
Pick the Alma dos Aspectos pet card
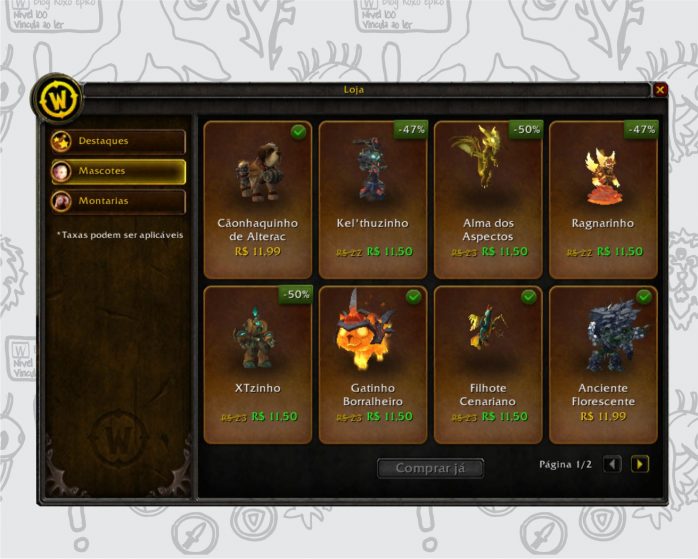488,199
